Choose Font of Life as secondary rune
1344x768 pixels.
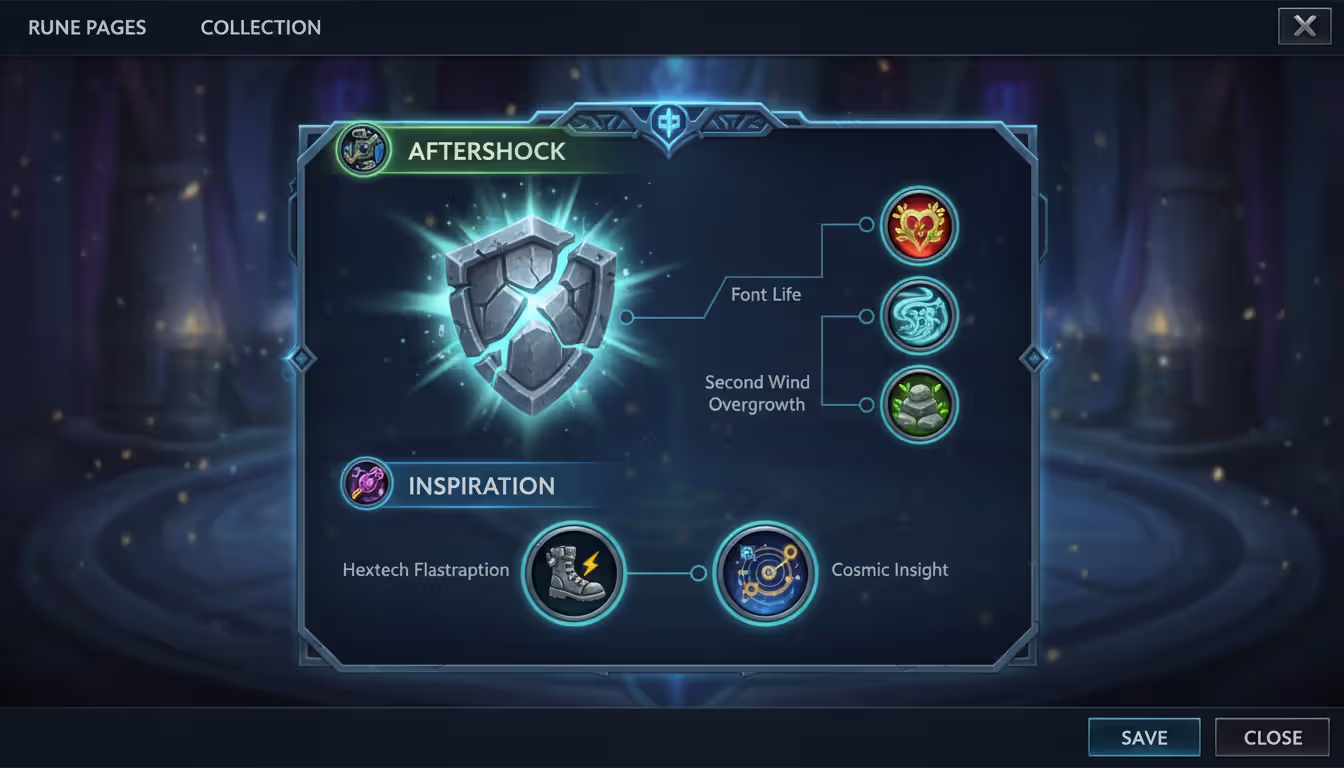[919, 226]
